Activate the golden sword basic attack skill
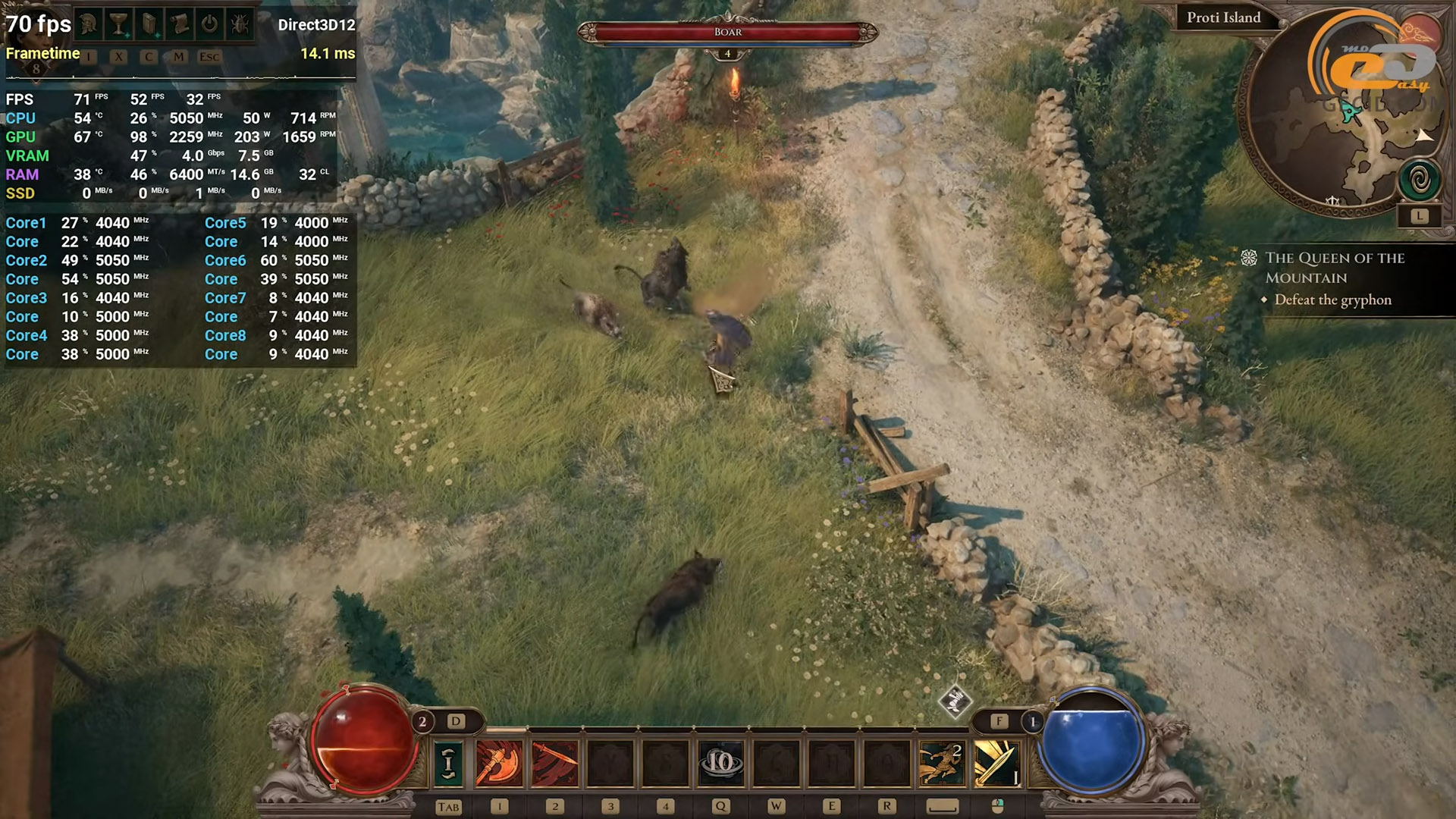Image resolution: width=1456 pixels, height=819 pixels. [996, 763]
